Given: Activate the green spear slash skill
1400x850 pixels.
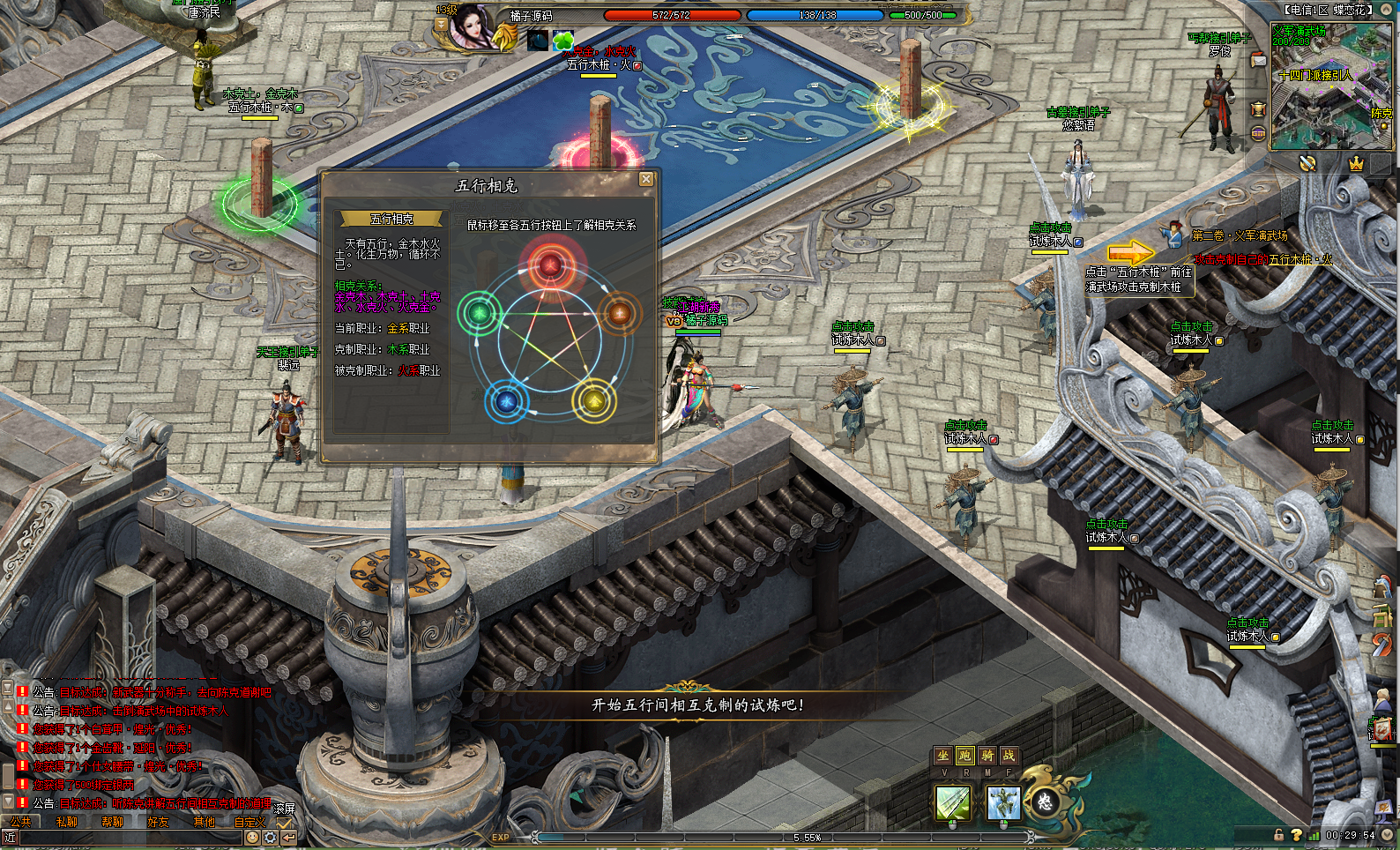Looking at the screenshot, I should 953,803.
